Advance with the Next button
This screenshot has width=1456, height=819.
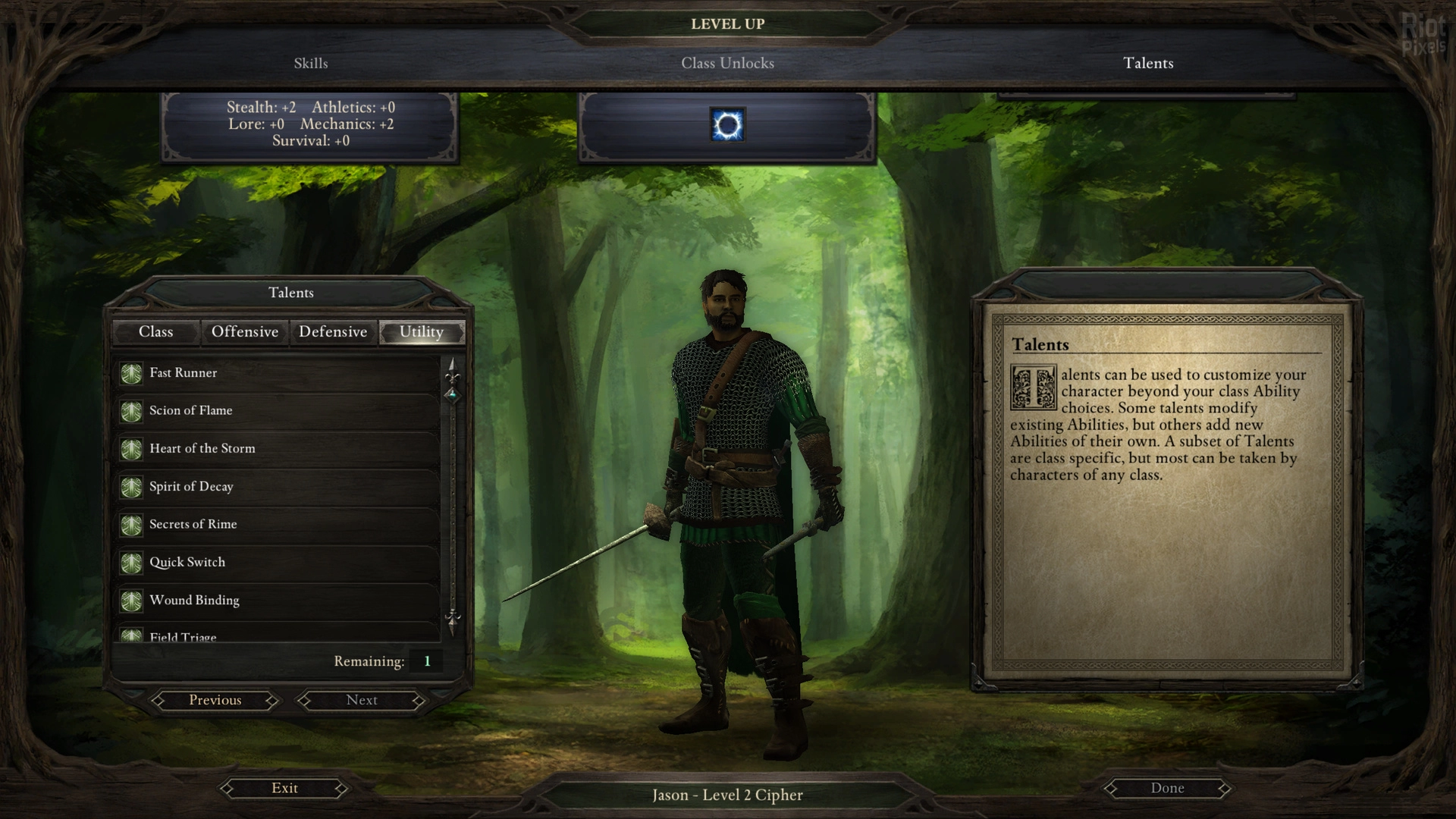(x=362, y=701)
